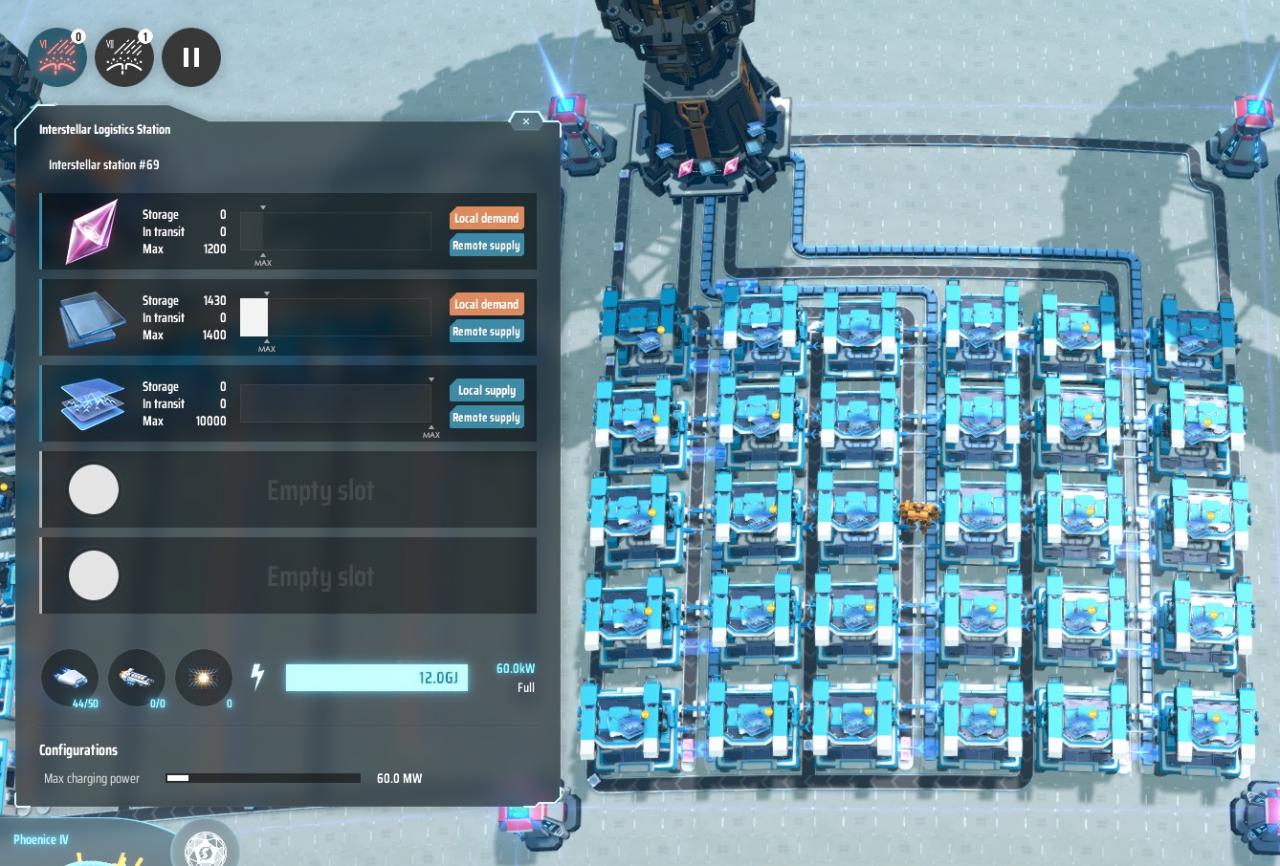Toggle Local supply for the layered filter item
The height and width of the screenshot is (866, 1280).
[486, 390]
